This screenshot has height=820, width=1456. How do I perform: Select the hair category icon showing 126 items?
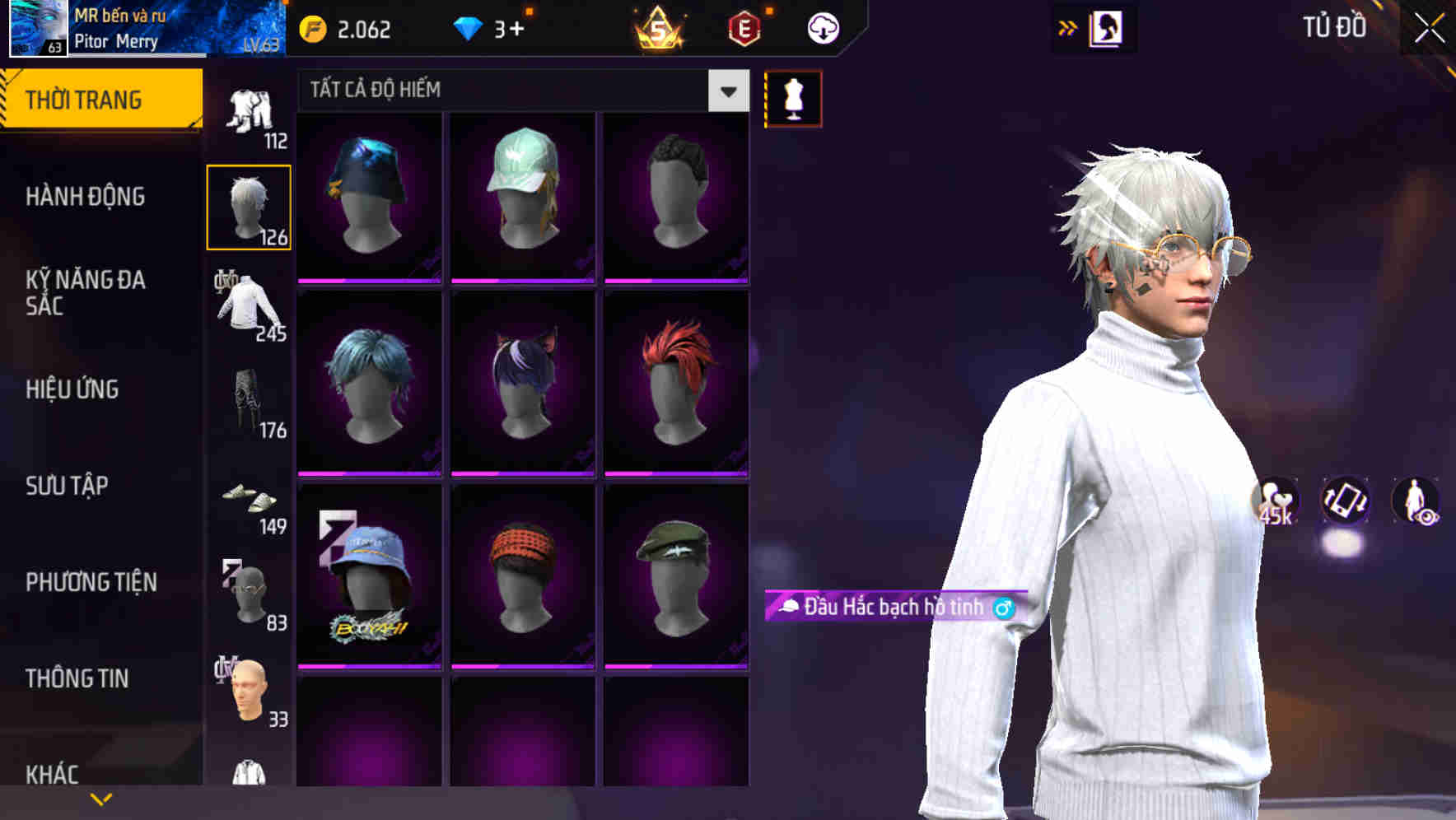pyautogui.click(x=250, y=205)
